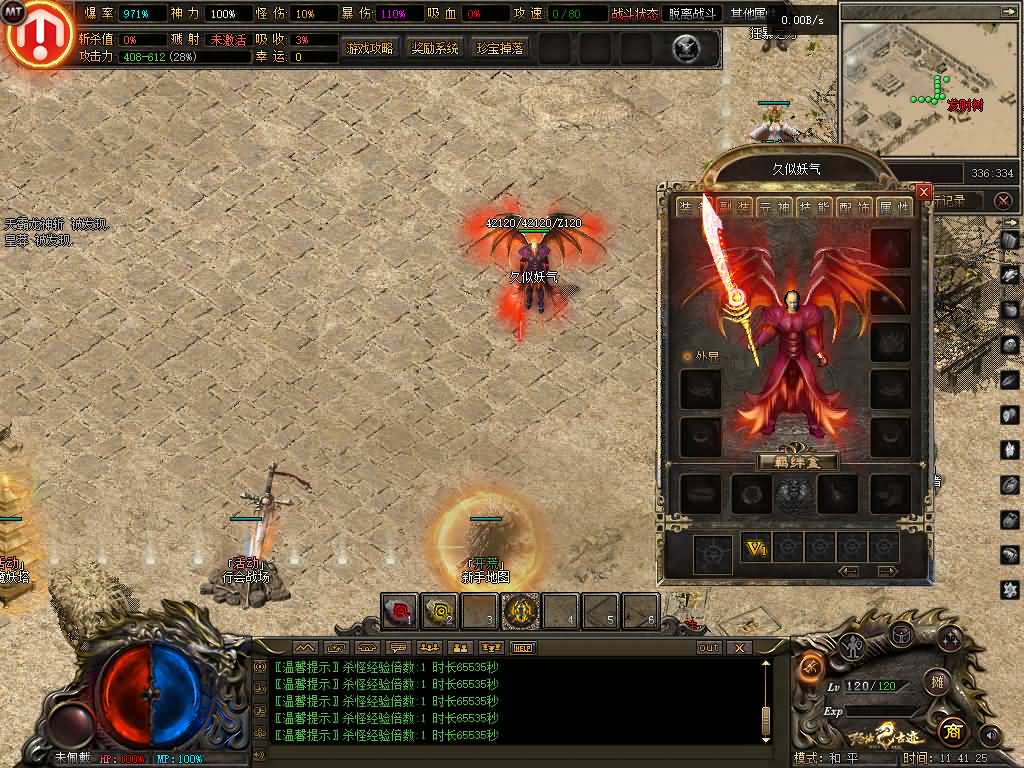Close the character equipment panel
The image size is (1024, 768).
[x=924, y=191]
